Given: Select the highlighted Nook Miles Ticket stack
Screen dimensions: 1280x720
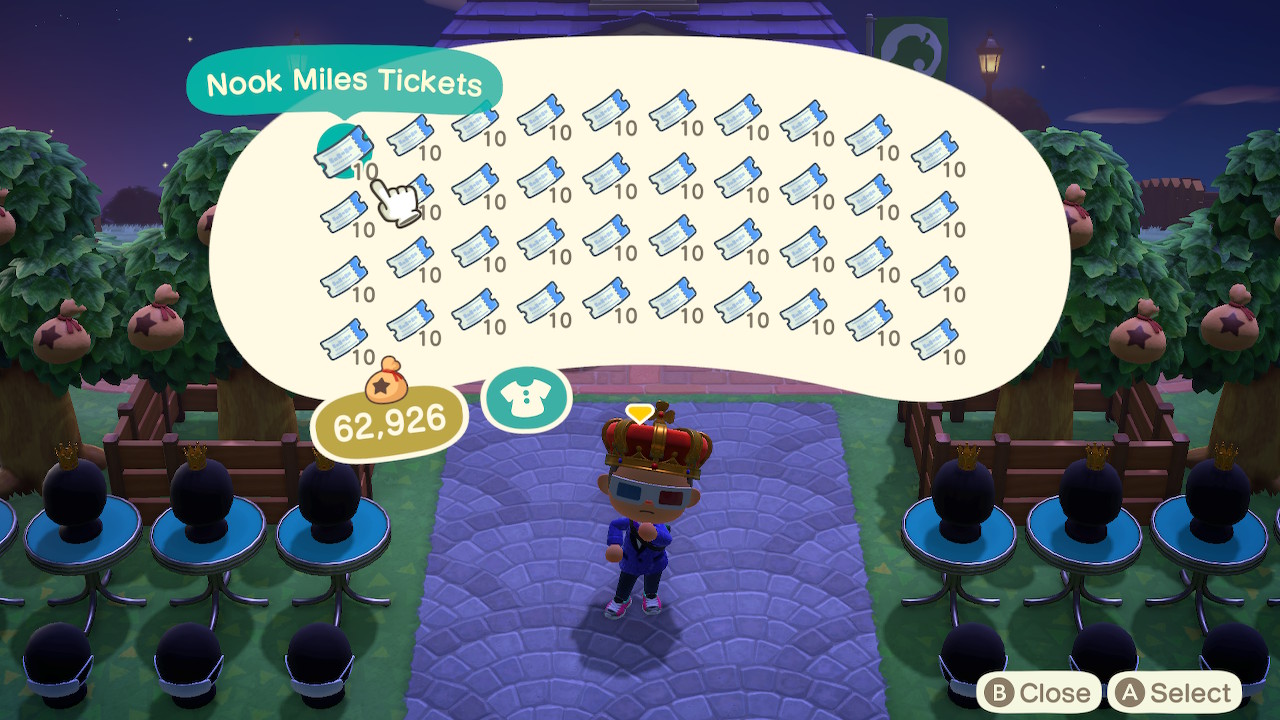Looking at the screenshot, I should coord(347,150).
